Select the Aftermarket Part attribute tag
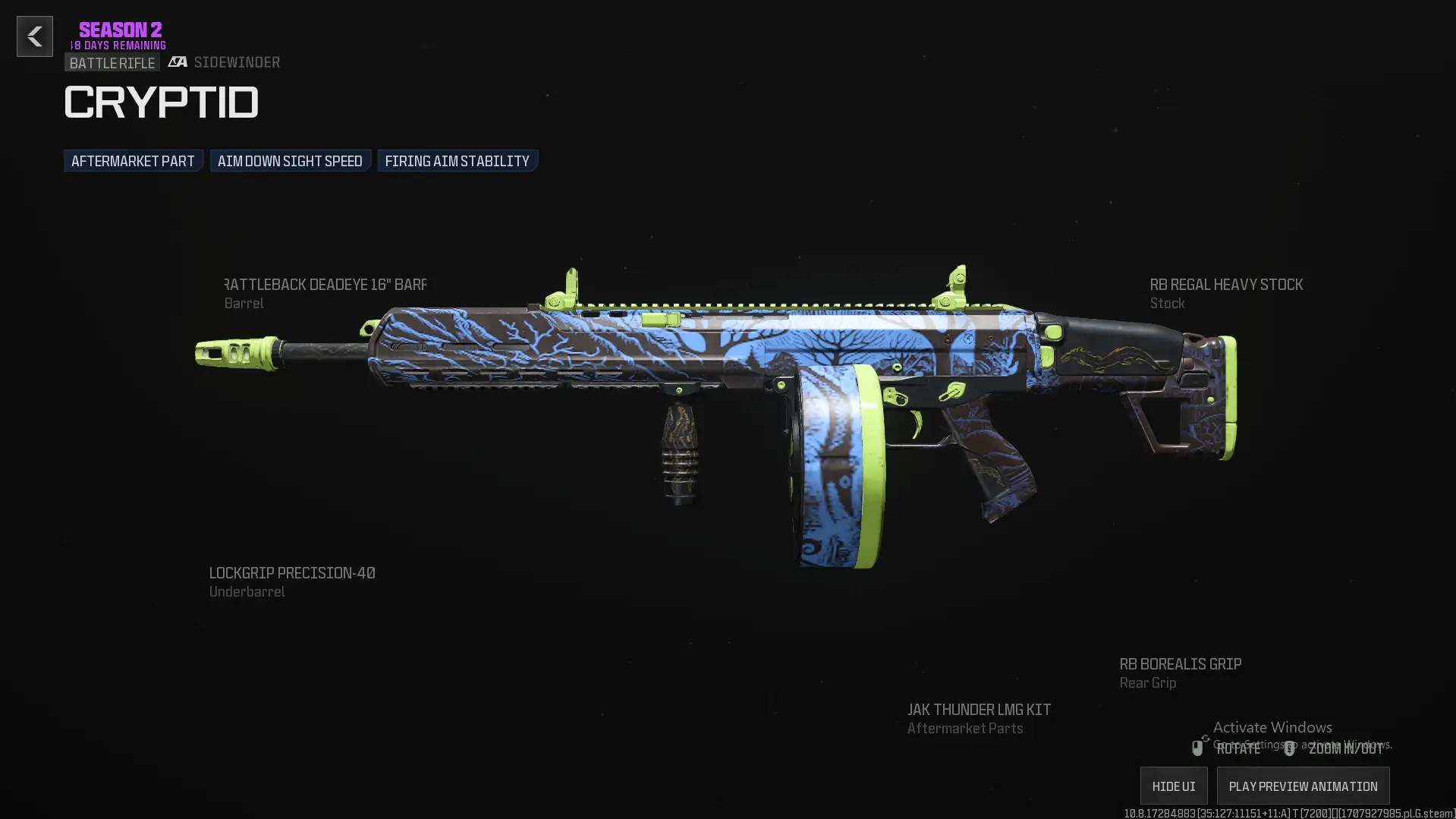Screen dimensions: 1456x819 (133, 160)
